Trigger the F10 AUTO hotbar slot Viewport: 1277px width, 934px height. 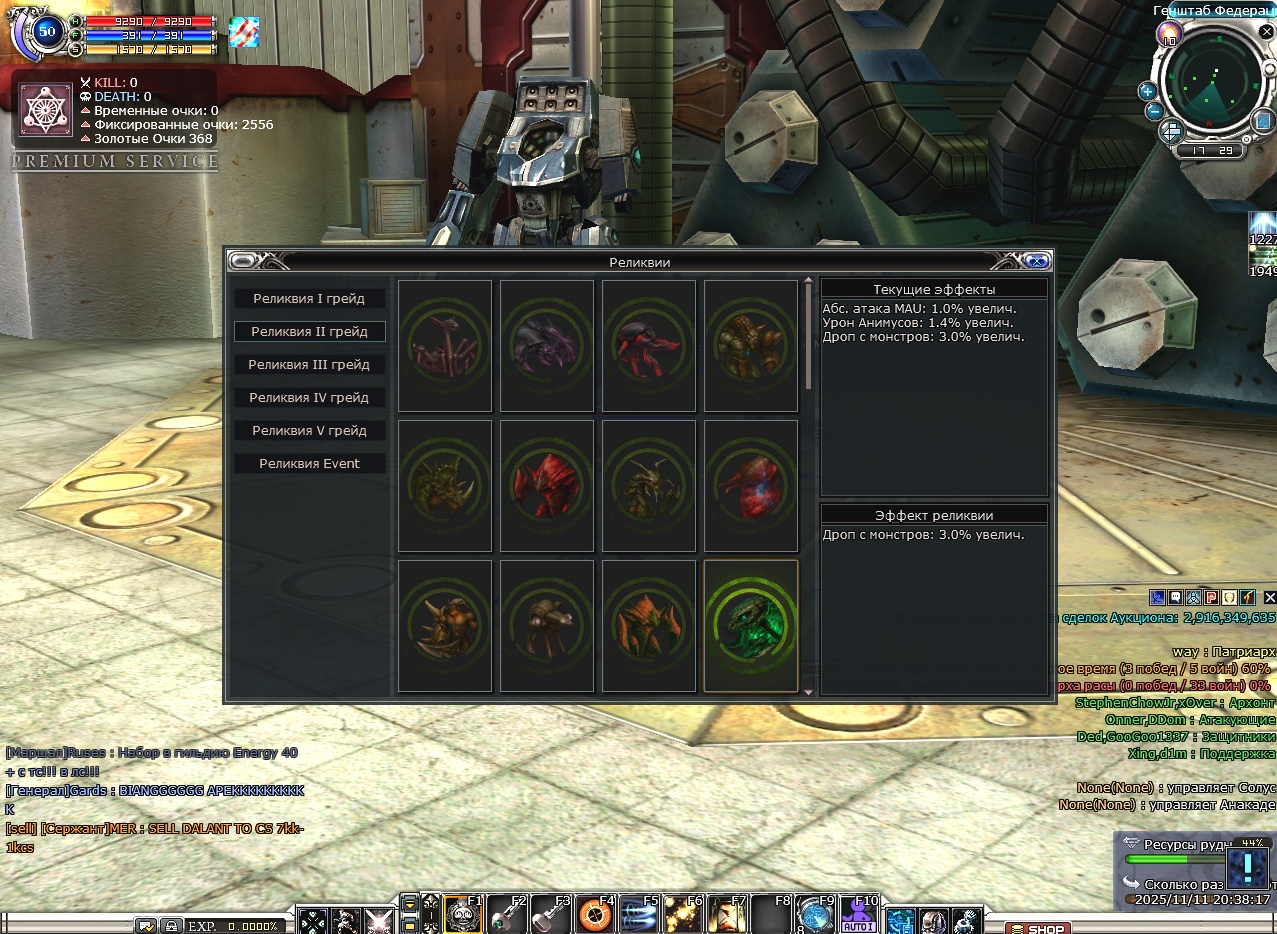click(x=858, y=916)
